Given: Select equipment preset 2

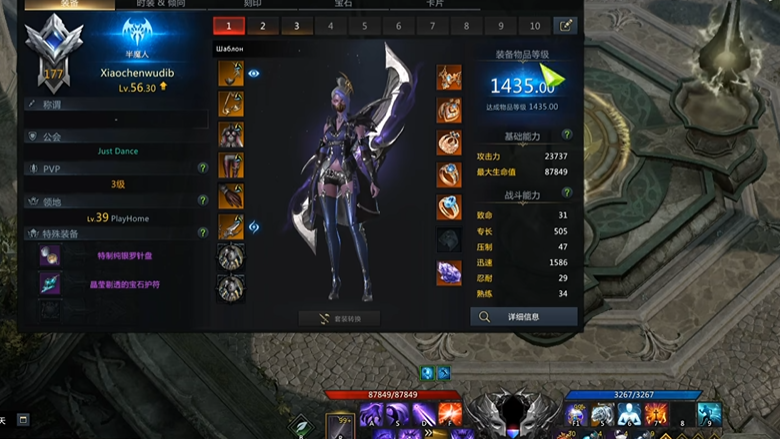Looking at the screenshot, I should pyautogui.click(x=263, y=26).
